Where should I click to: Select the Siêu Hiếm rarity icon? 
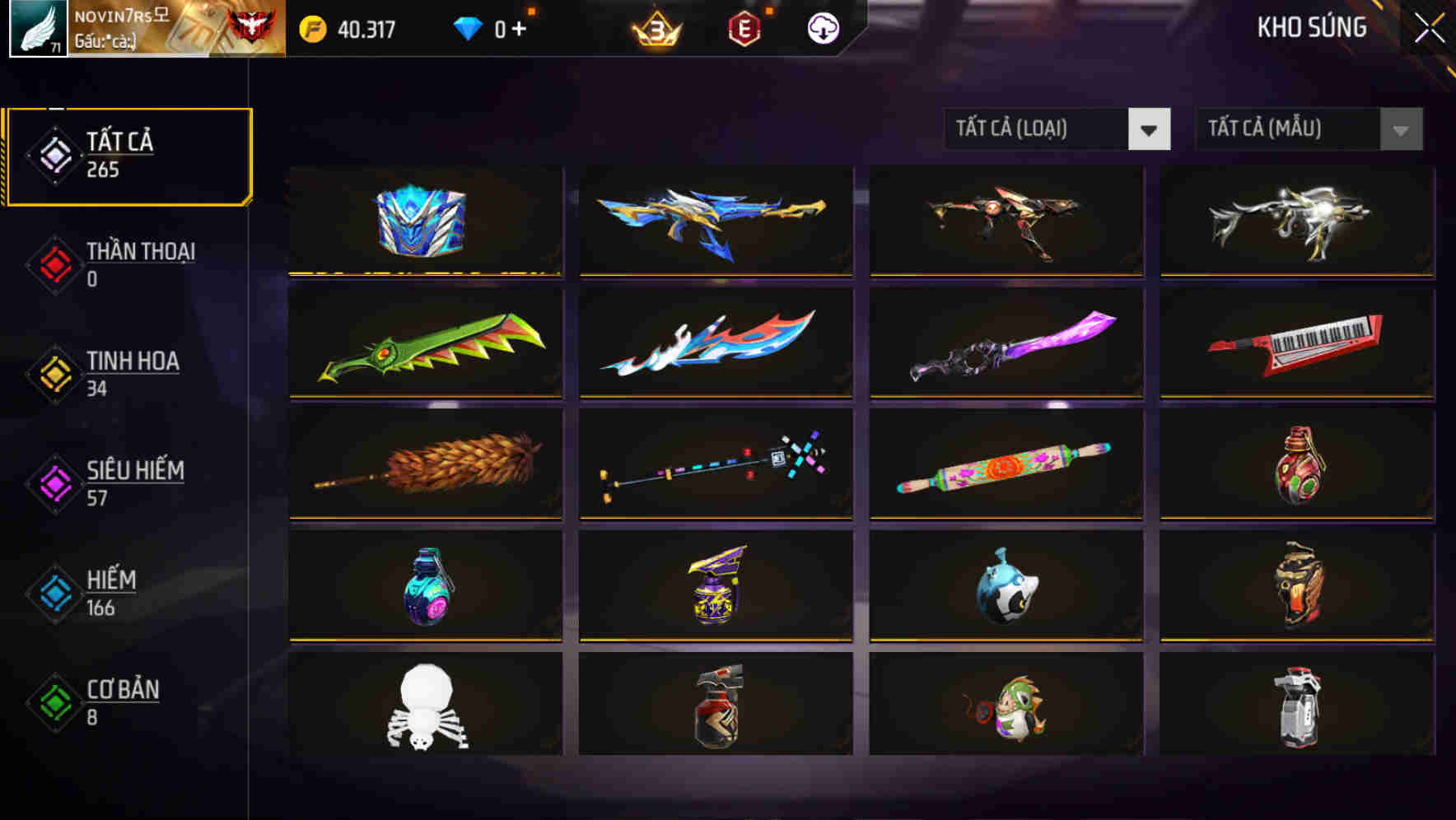[x=52, y=483]
